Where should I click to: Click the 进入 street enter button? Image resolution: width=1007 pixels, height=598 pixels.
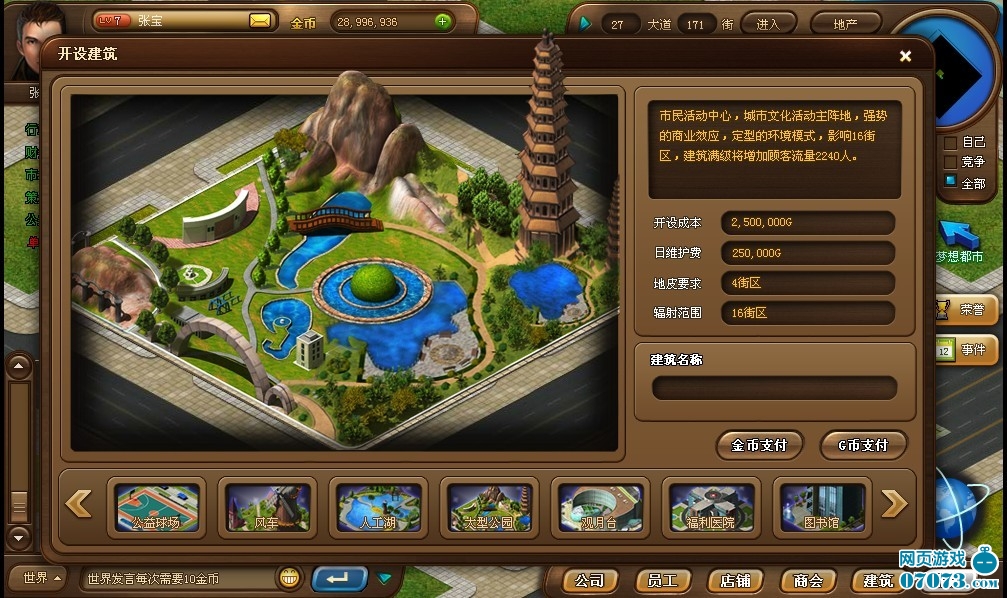[768, 23]
